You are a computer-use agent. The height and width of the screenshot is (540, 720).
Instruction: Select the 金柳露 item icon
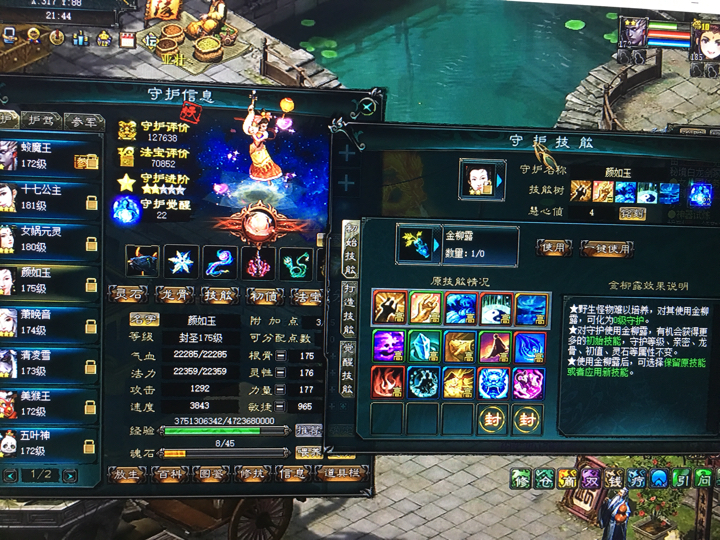click(415, 243)
